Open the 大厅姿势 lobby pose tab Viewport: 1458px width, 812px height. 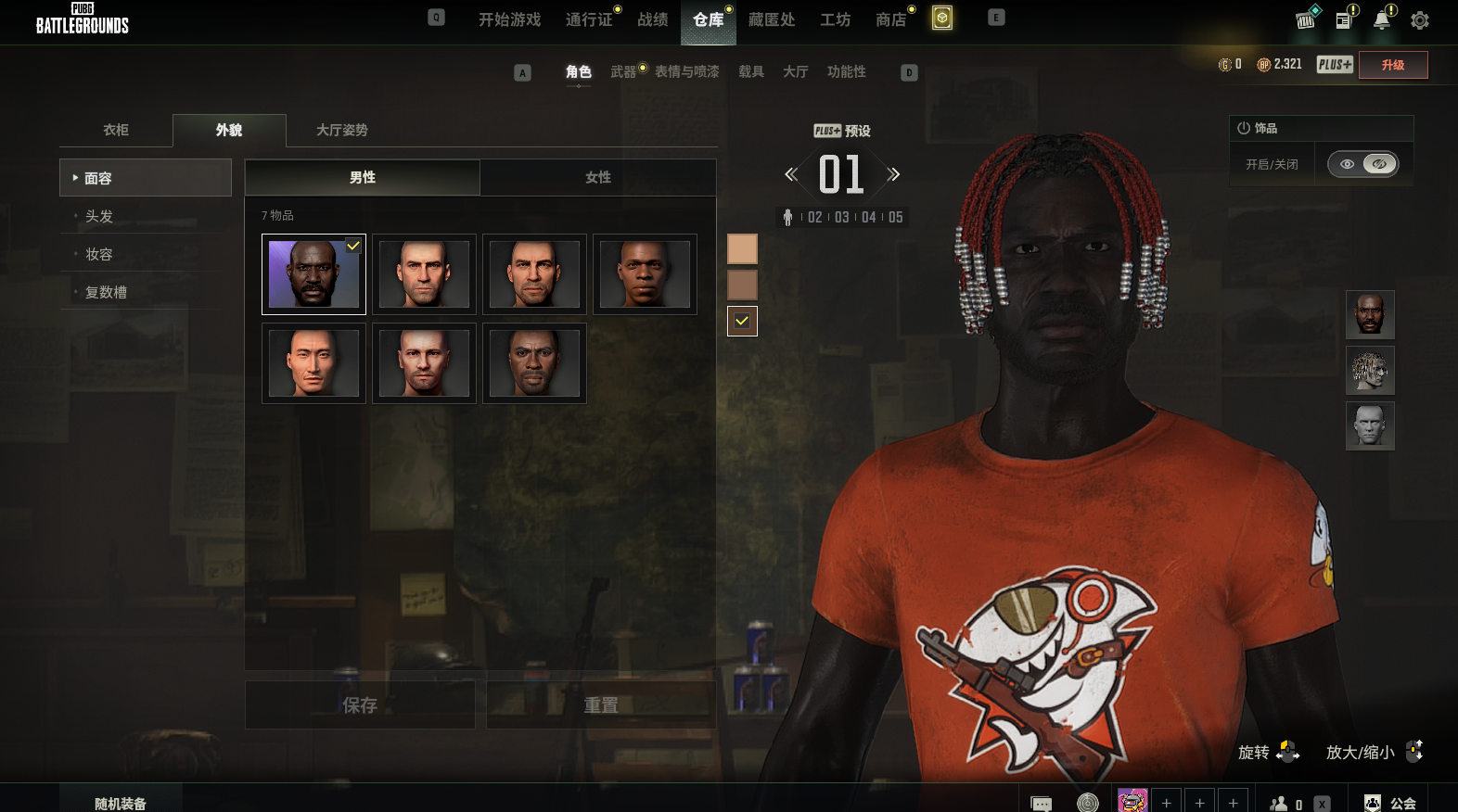click(341, 130)
